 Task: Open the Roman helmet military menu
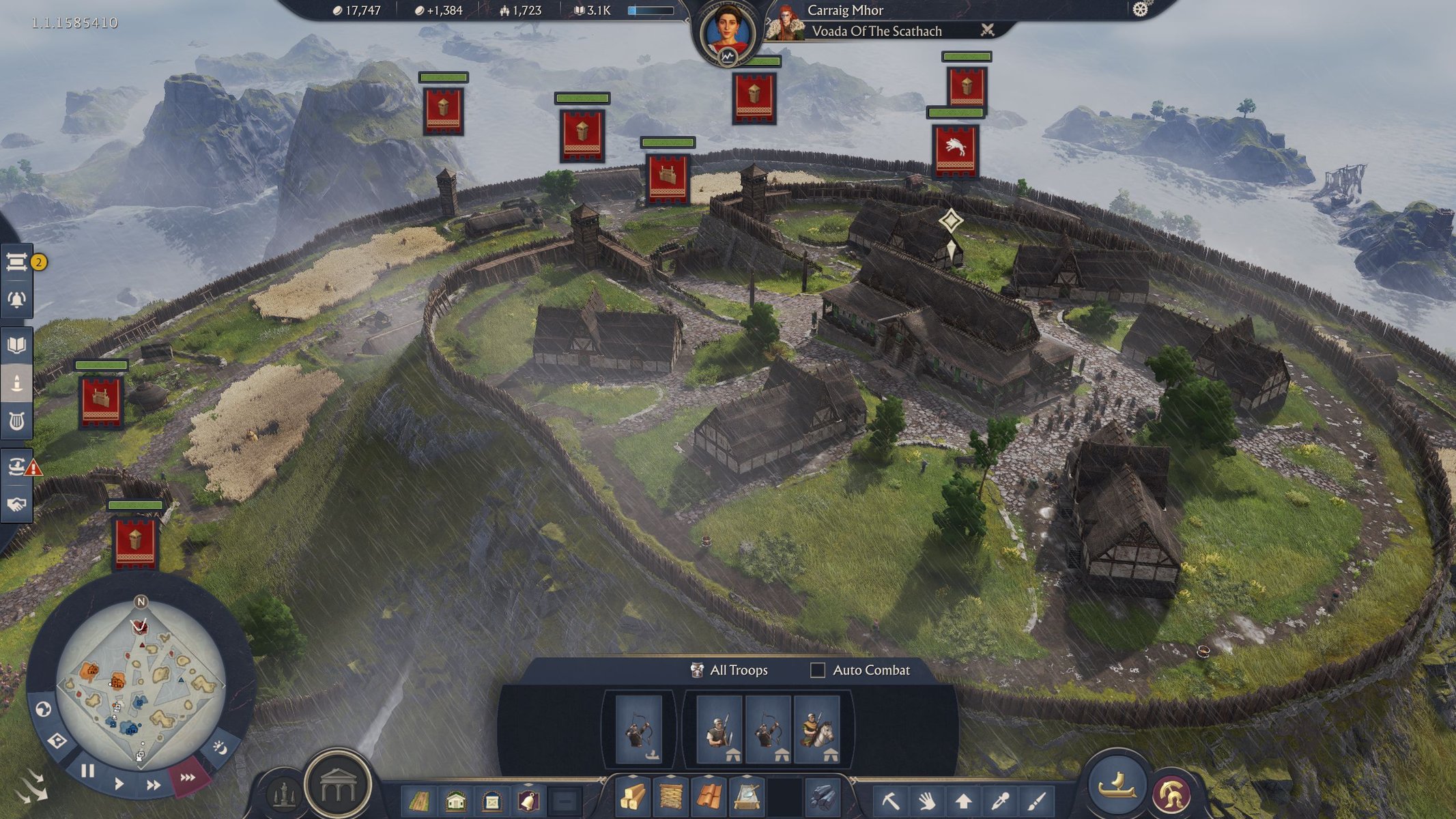pos(1171,793)
